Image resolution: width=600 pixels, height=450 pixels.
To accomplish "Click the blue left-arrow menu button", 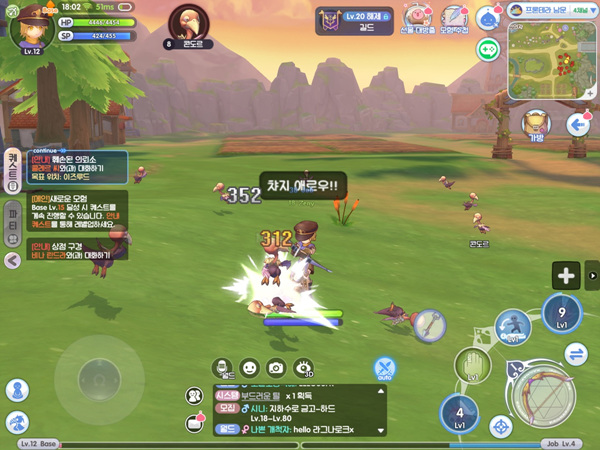I will 578,125.
